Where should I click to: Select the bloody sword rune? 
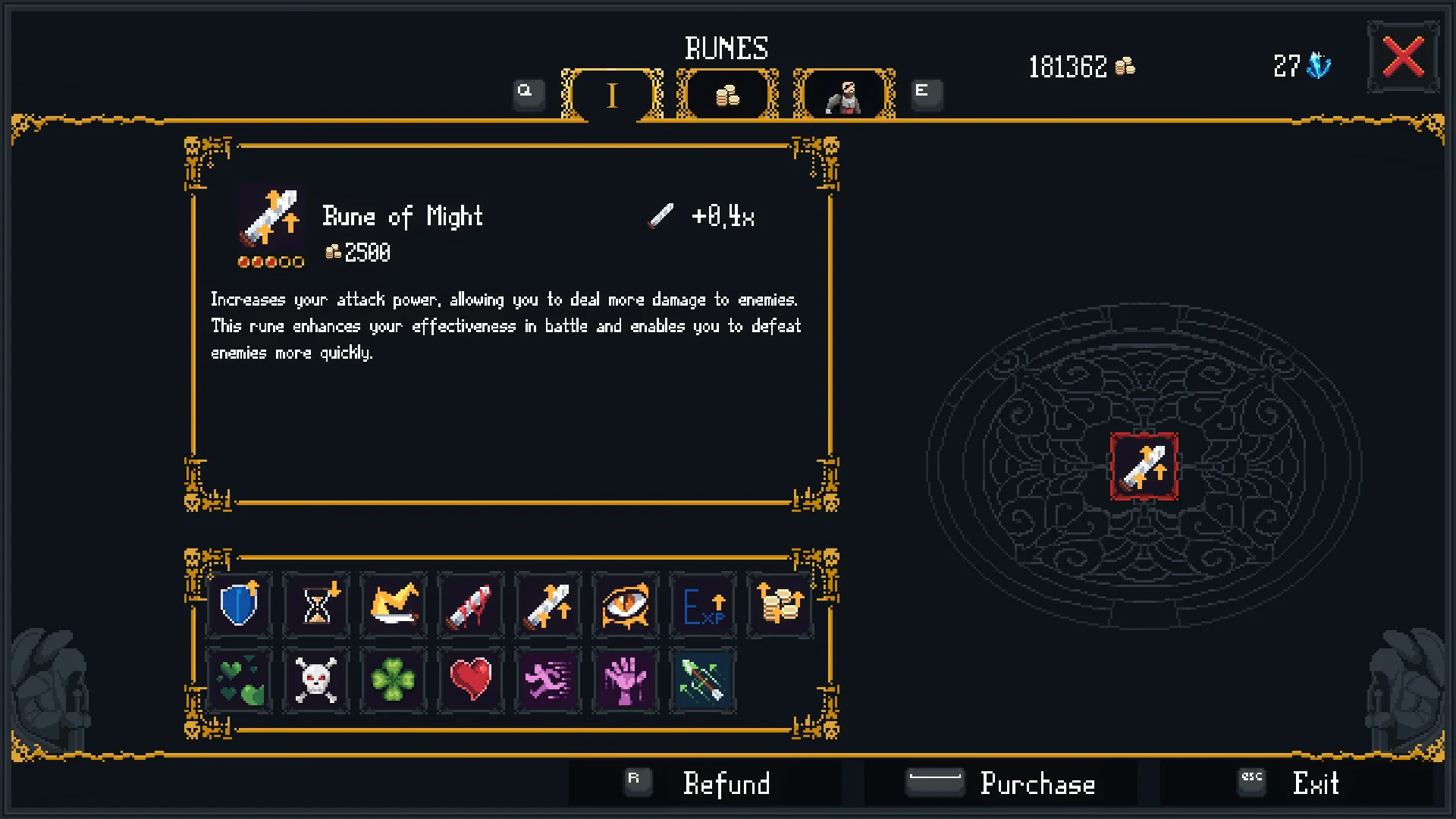tap(471, 605)
